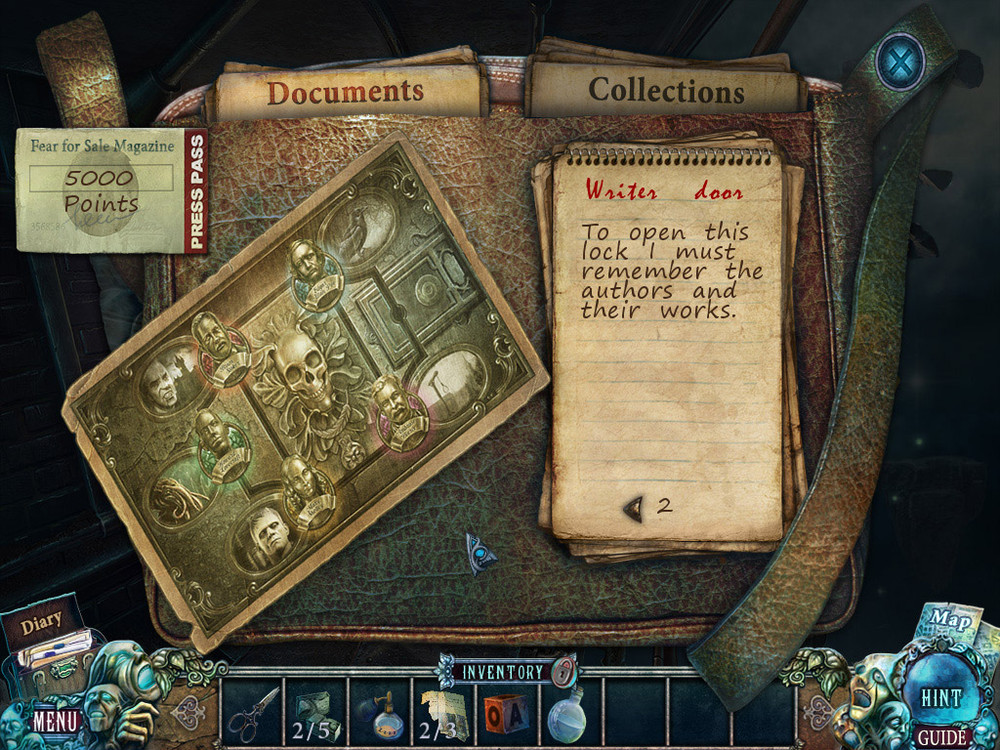Click the Press Pass points card
The width and height of the screenshot is (1000, 750).
pos(110,190)
